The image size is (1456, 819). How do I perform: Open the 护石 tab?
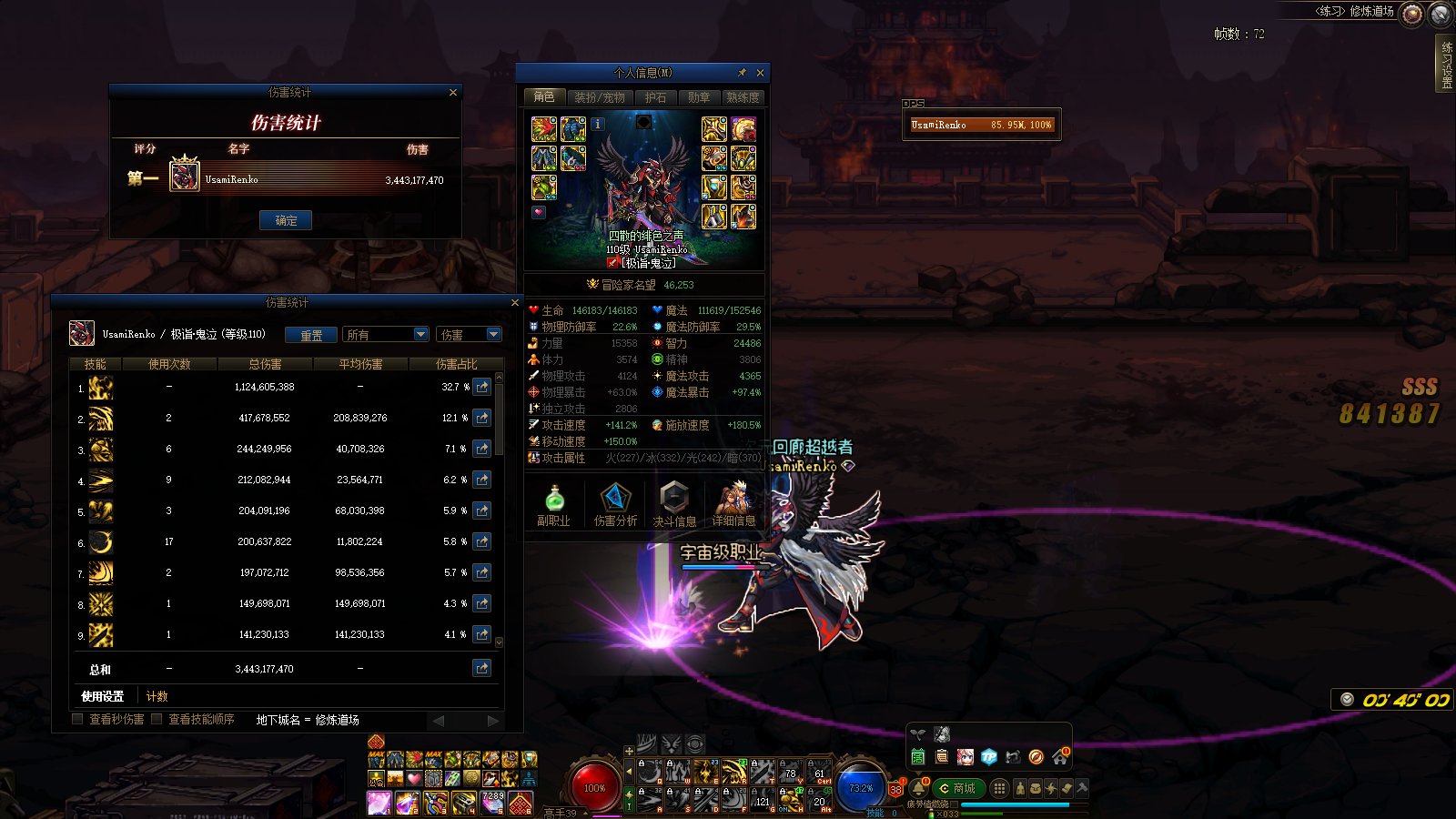tap(655, 97)
